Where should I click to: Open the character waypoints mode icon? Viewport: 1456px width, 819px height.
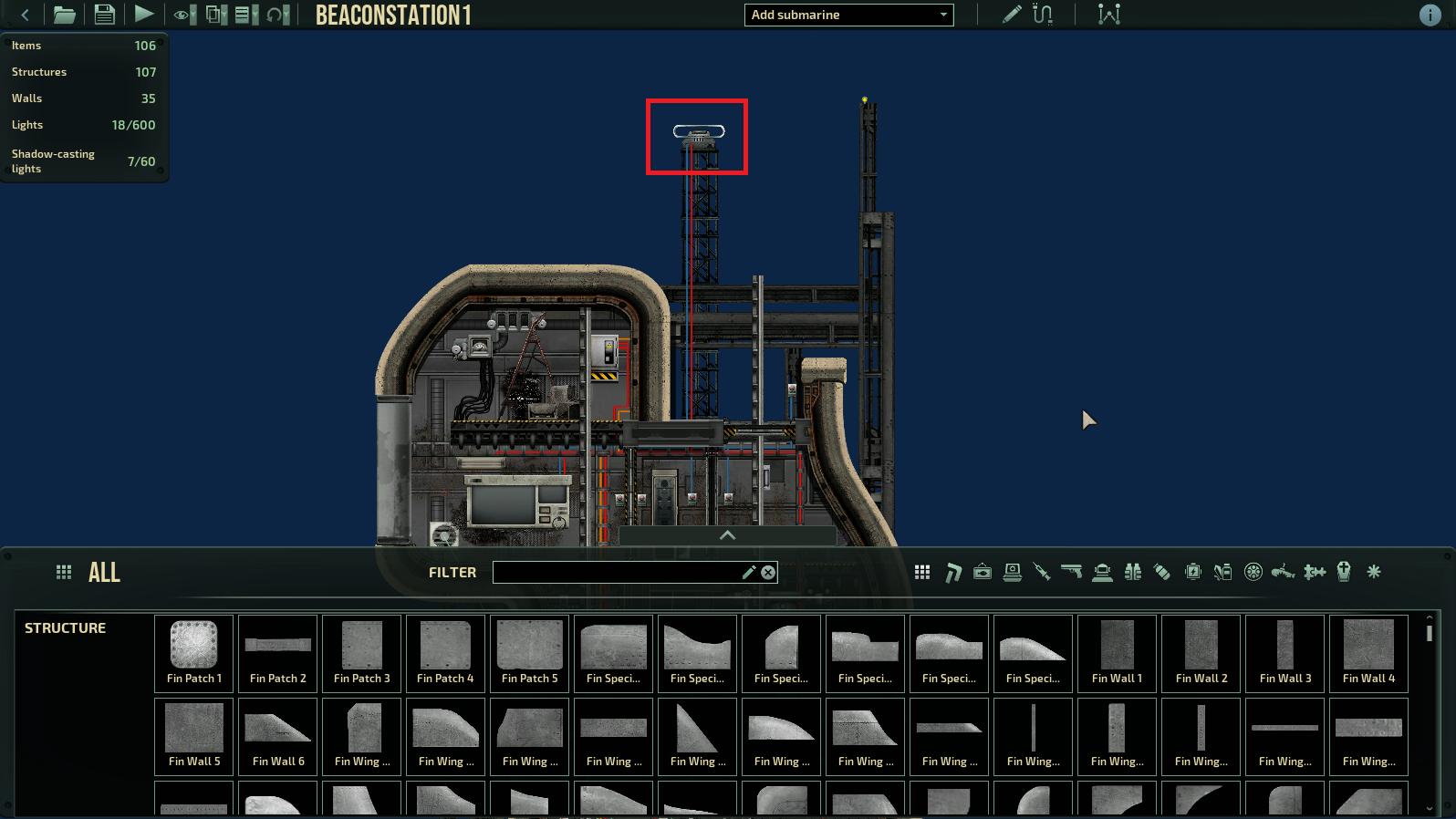(1109, 15)
